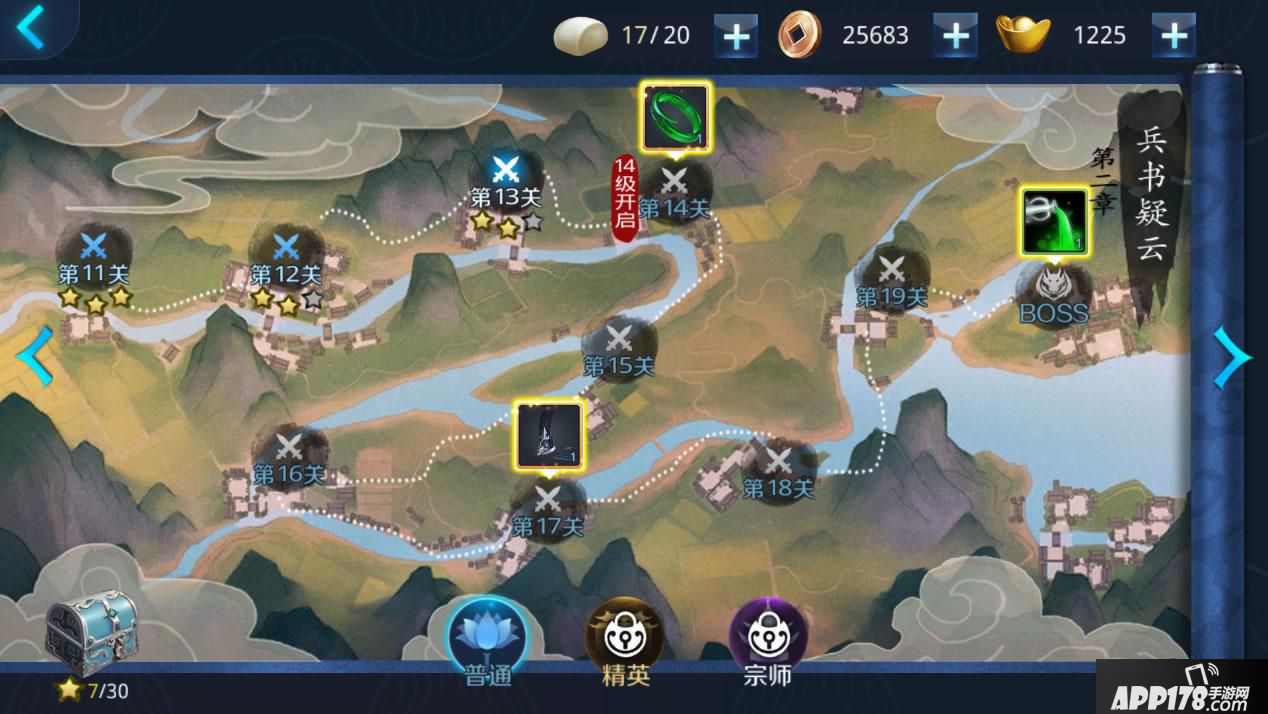
Task: Open stage 第18关
Action: (778, 463)
